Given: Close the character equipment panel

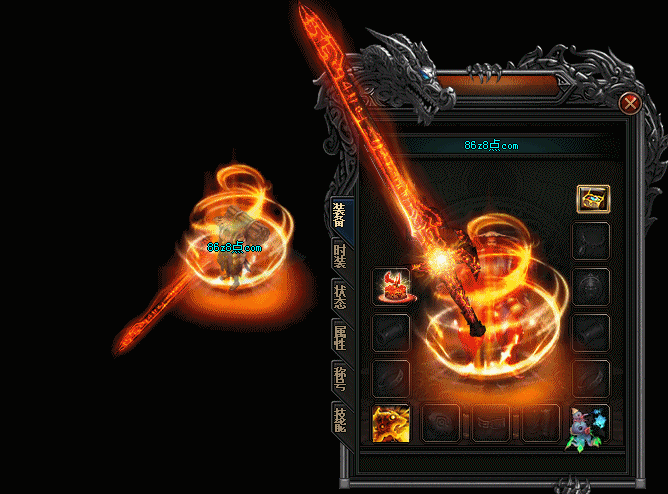Looking at the screenshot, I should coord(629,103).
